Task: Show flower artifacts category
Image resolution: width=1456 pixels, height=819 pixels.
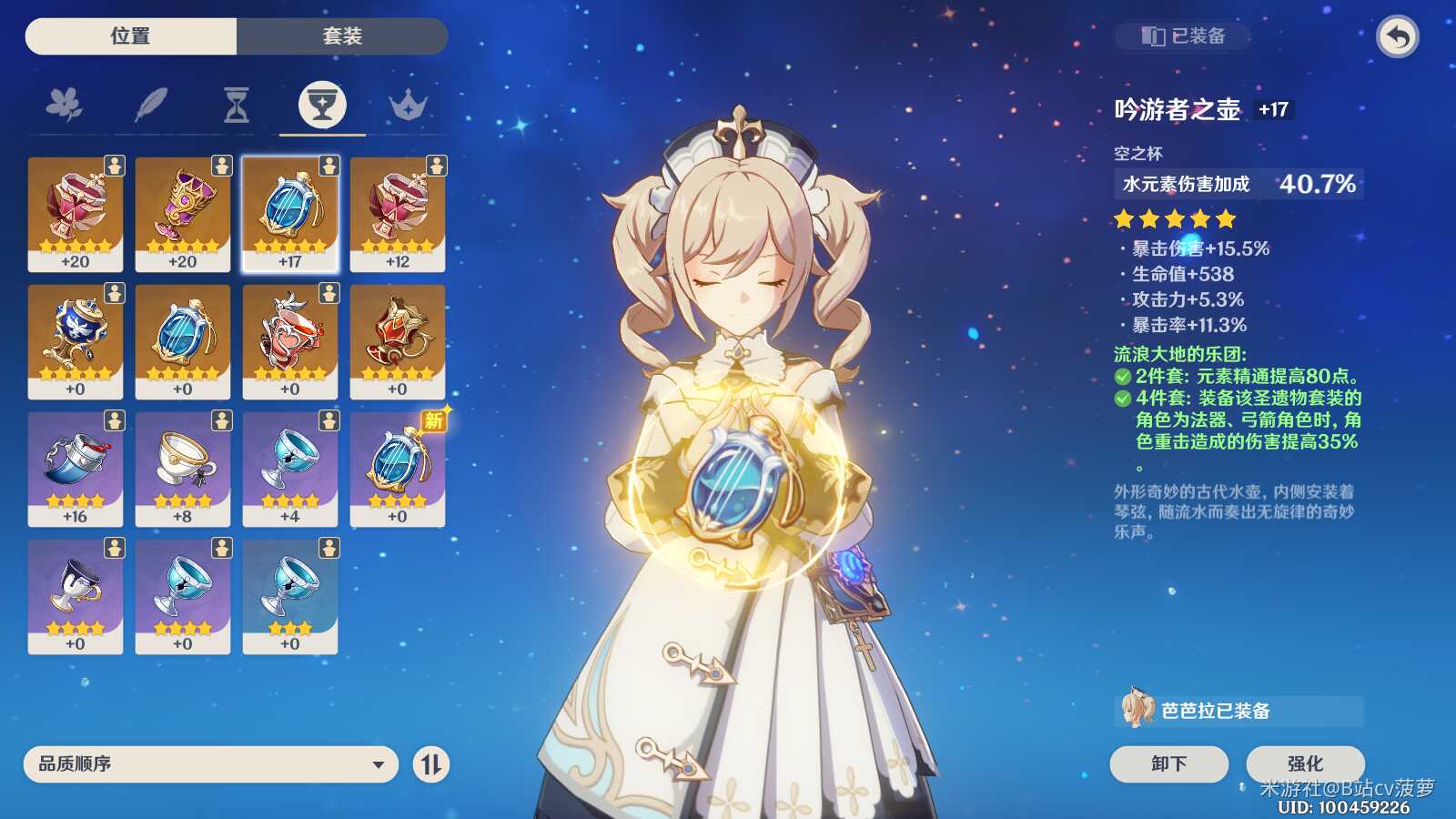Action: click(x=64, y=106)
